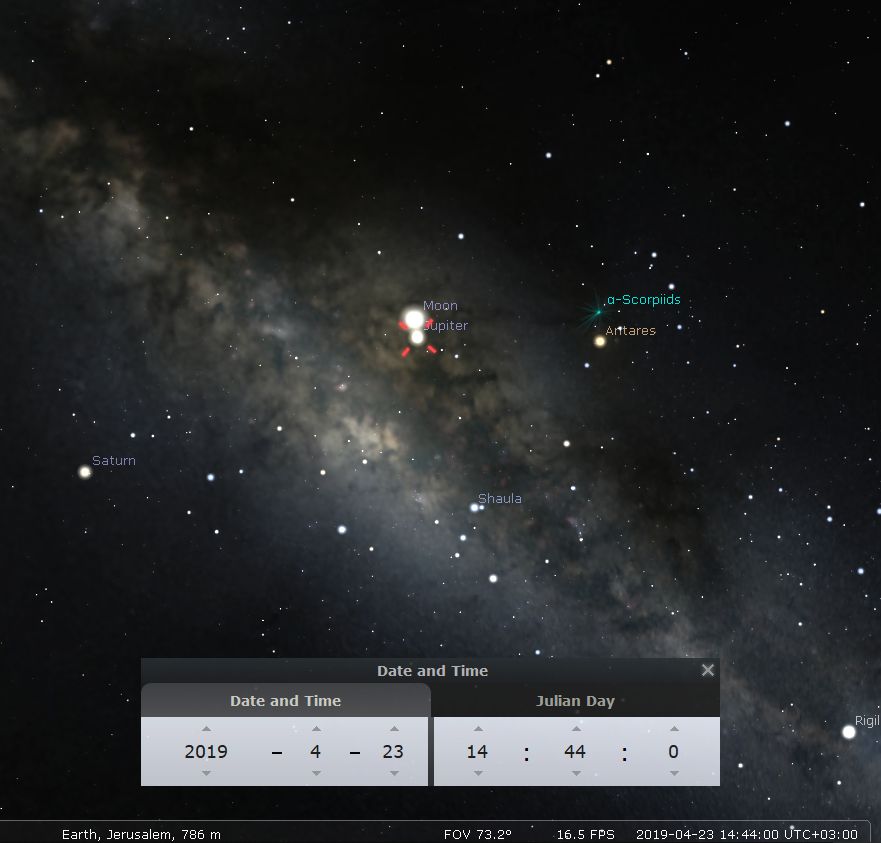
Task: Click the year field showing 2019
Action: coord(206,751)
